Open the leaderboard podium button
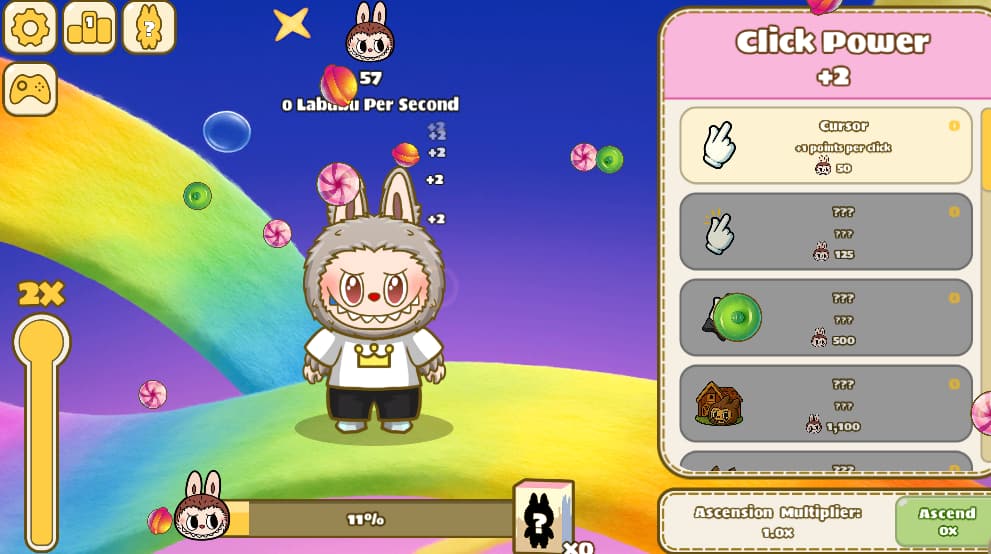This screenshot has height=554, width=991. tap(90, 27)
